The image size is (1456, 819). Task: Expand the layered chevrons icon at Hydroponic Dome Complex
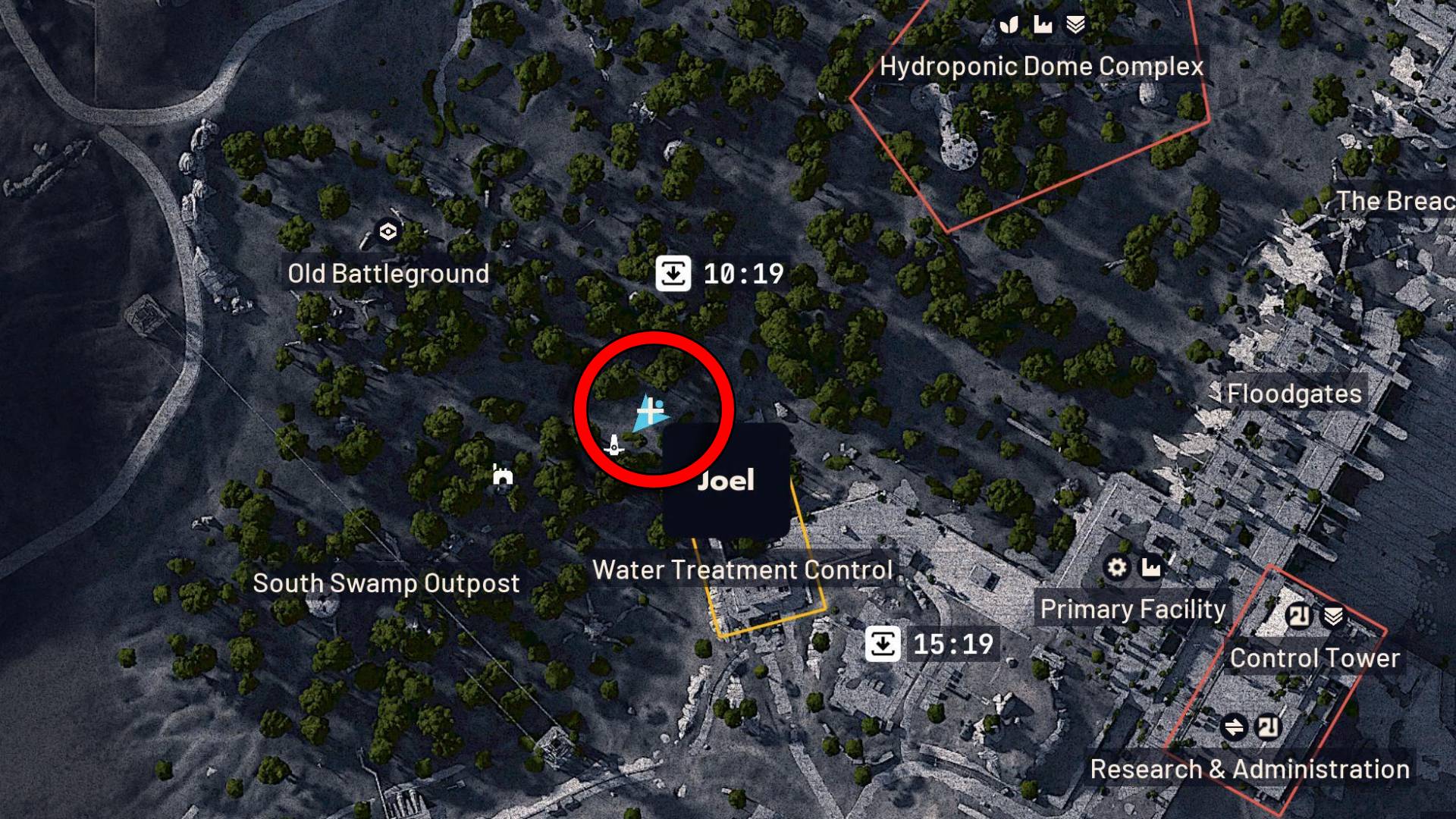[1076, 24]
